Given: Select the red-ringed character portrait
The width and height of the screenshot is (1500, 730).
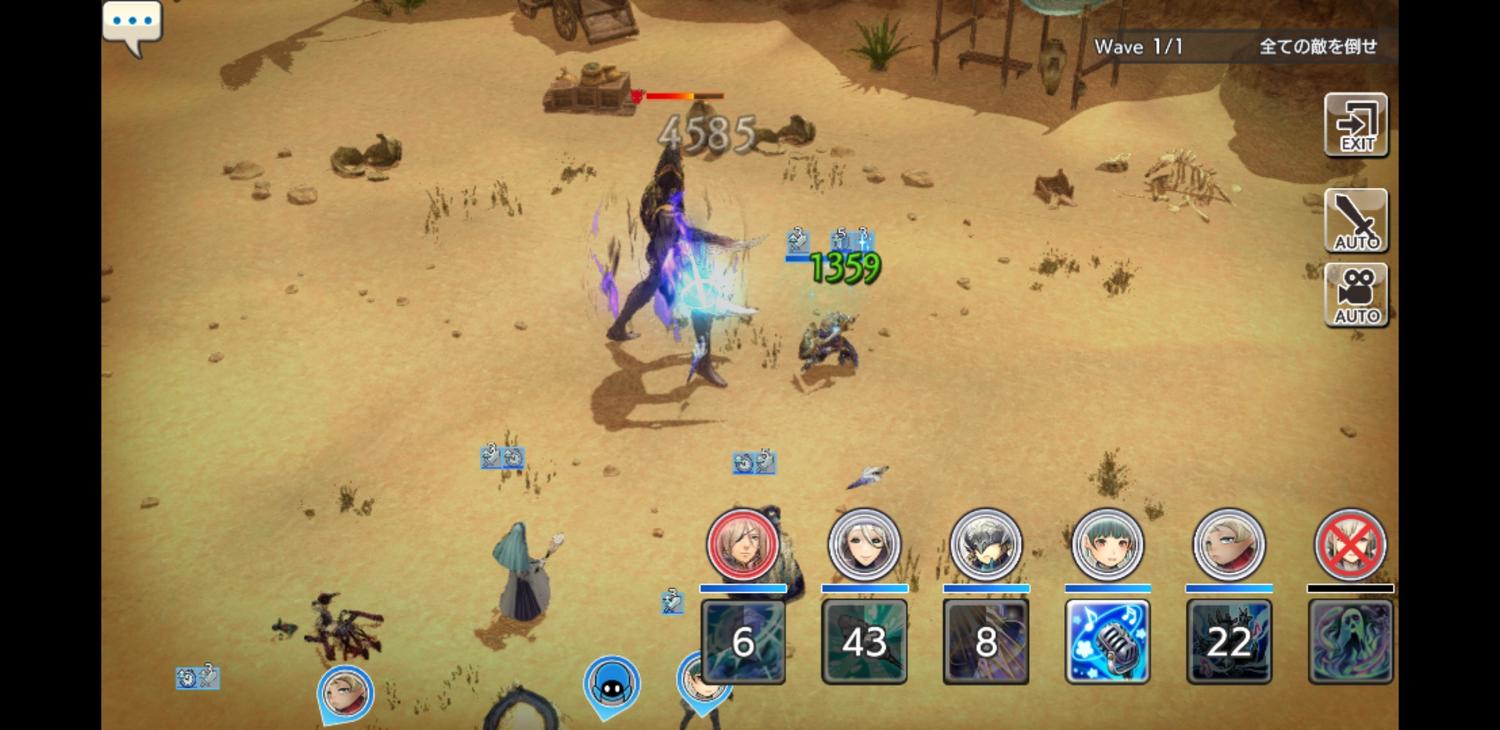Looking at the screenshot, I should point(743,545).
